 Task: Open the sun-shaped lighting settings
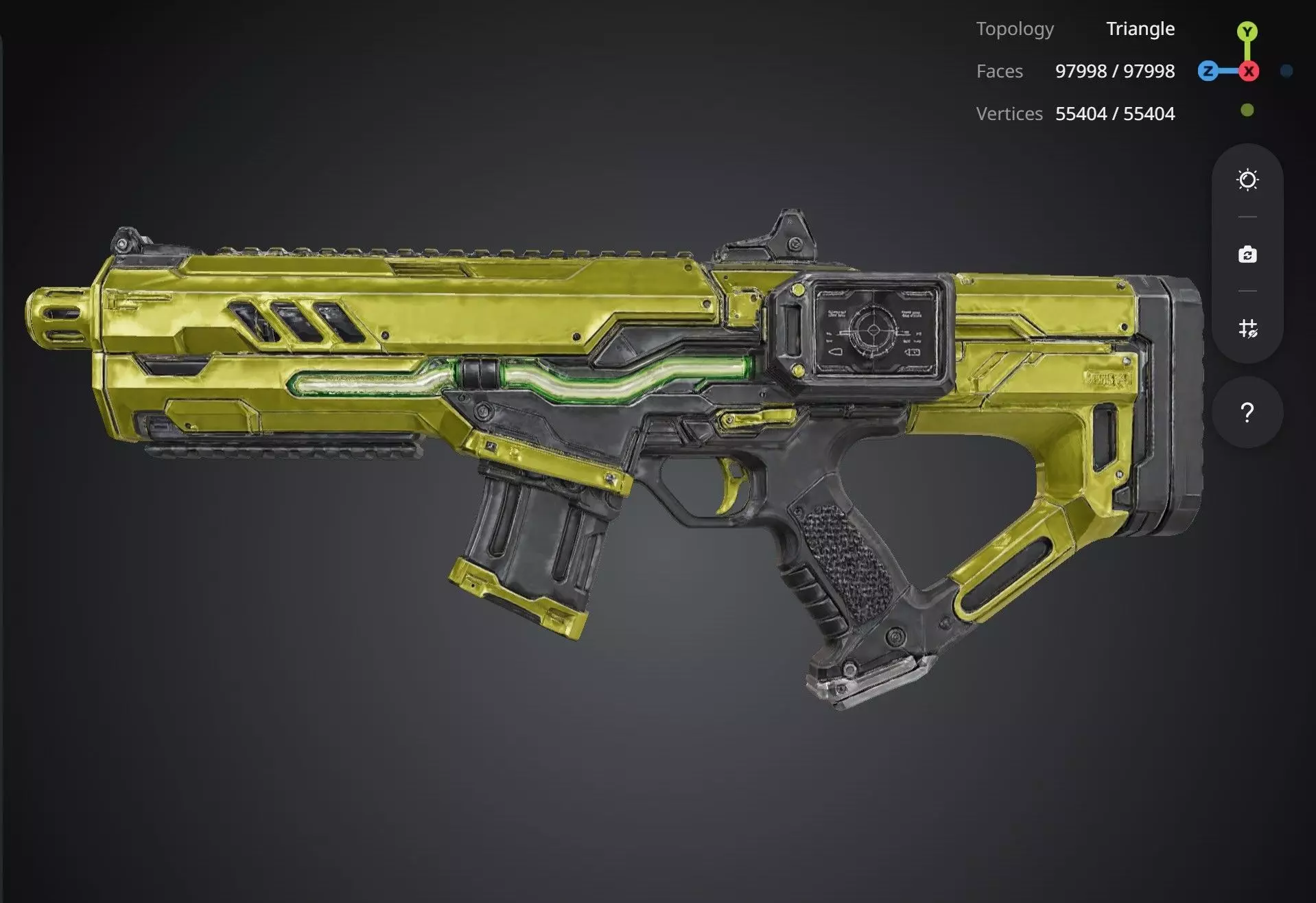(1247, 180)
